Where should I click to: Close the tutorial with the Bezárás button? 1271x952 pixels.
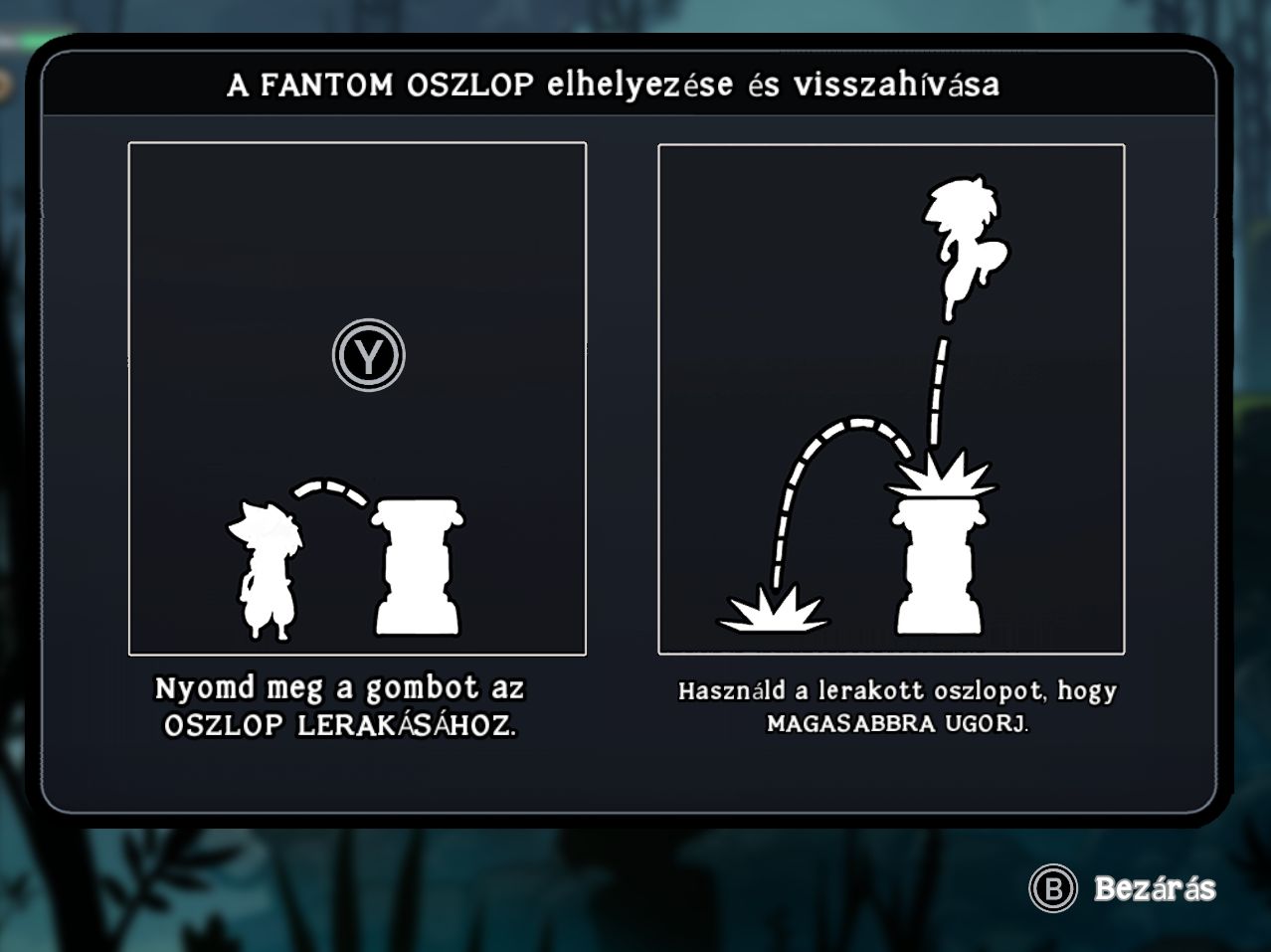(1124, 888)
